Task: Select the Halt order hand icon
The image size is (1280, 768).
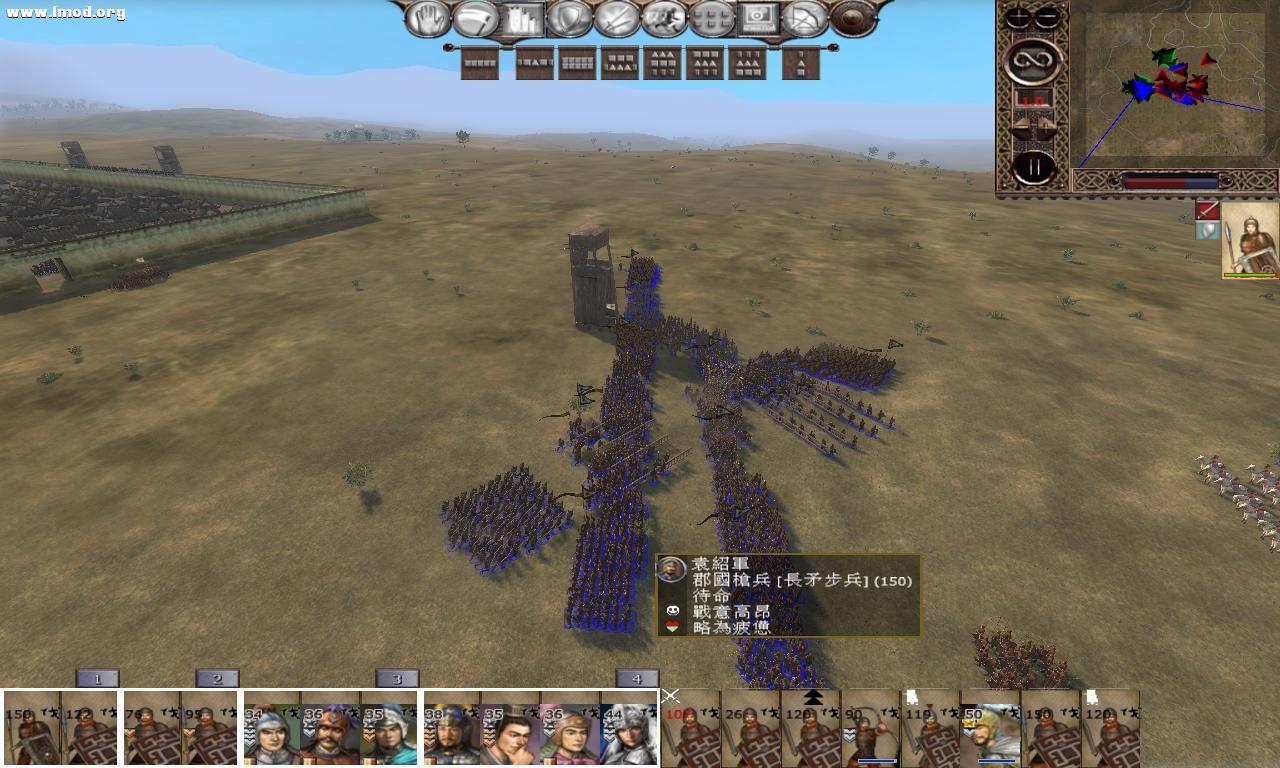Action: tap(428, 18)
